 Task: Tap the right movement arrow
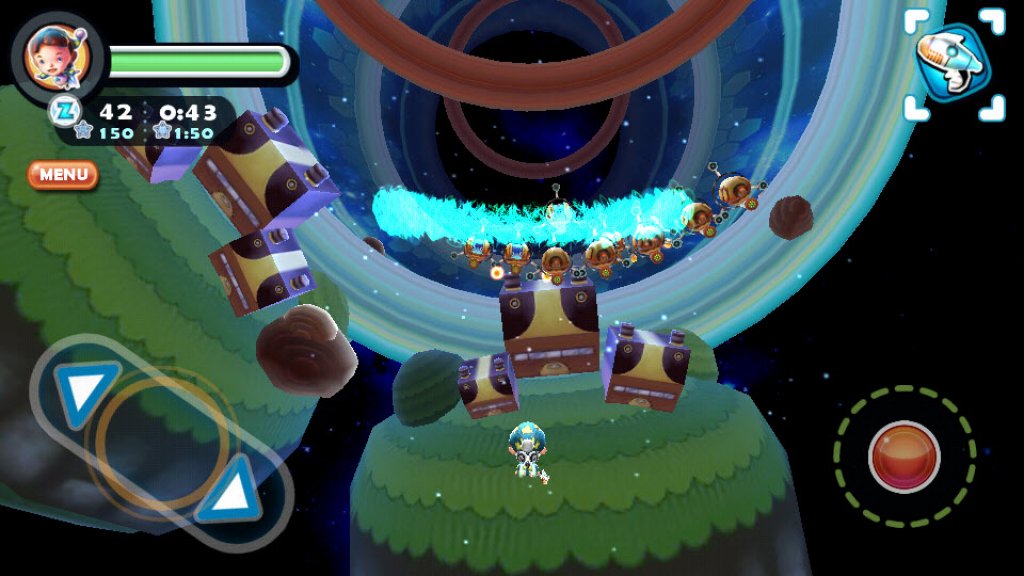[230, 487]
